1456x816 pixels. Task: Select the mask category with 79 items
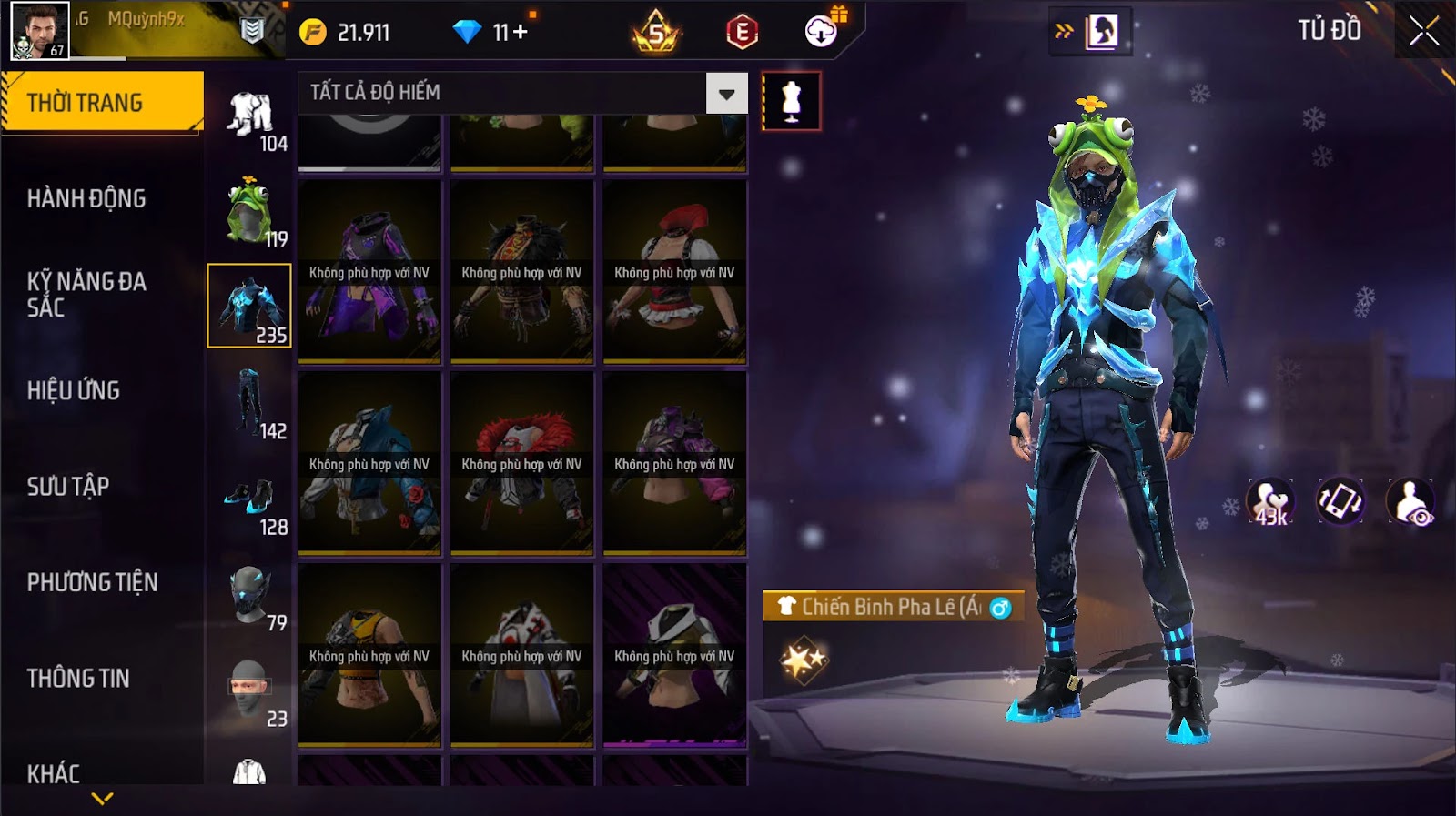[x=249, y=596]
